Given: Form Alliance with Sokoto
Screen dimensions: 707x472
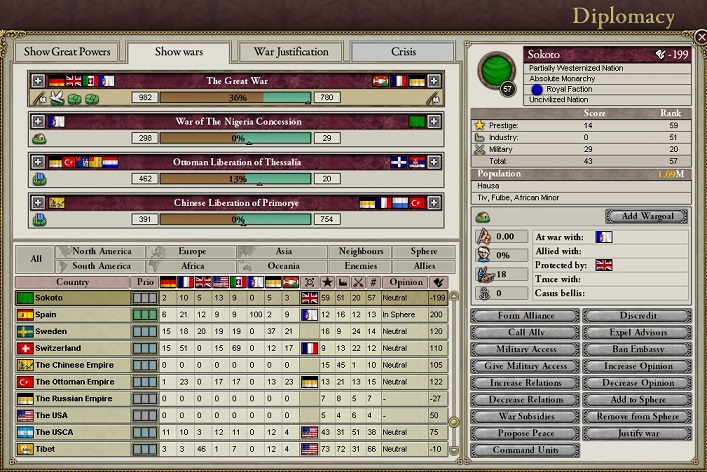Looking at the screenshot, I should point(524,315).
